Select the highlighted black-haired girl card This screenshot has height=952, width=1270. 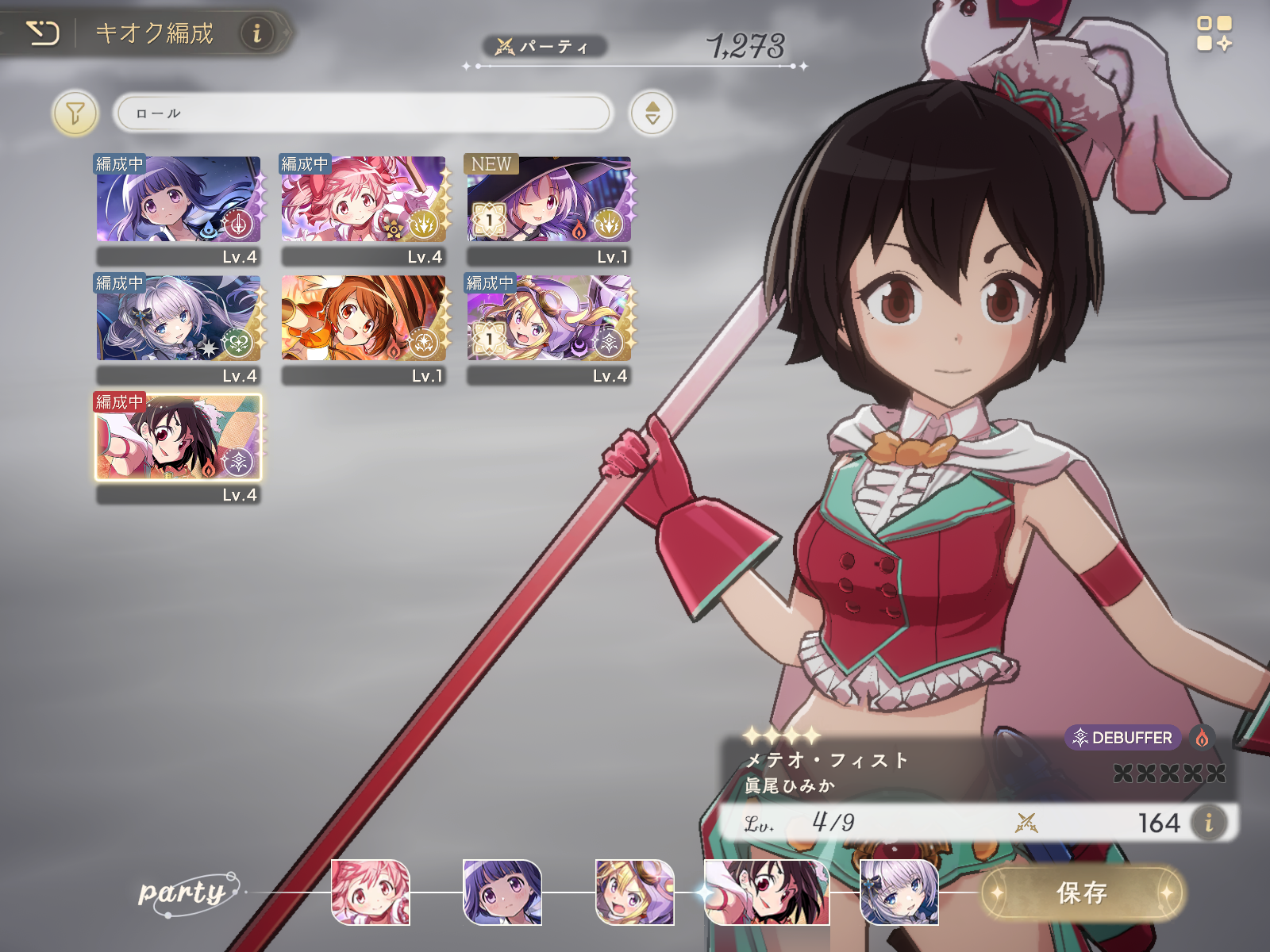[x=179, y=438]
